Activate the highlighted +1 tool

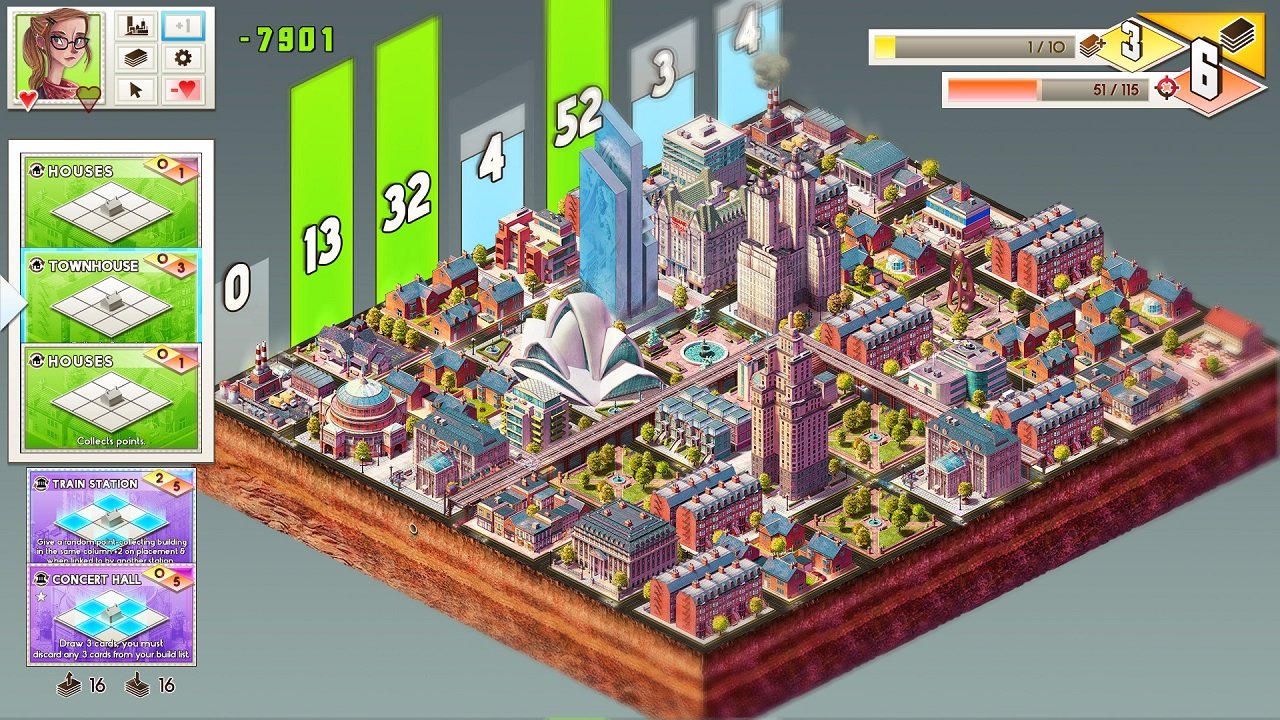(x=183, y=26)
